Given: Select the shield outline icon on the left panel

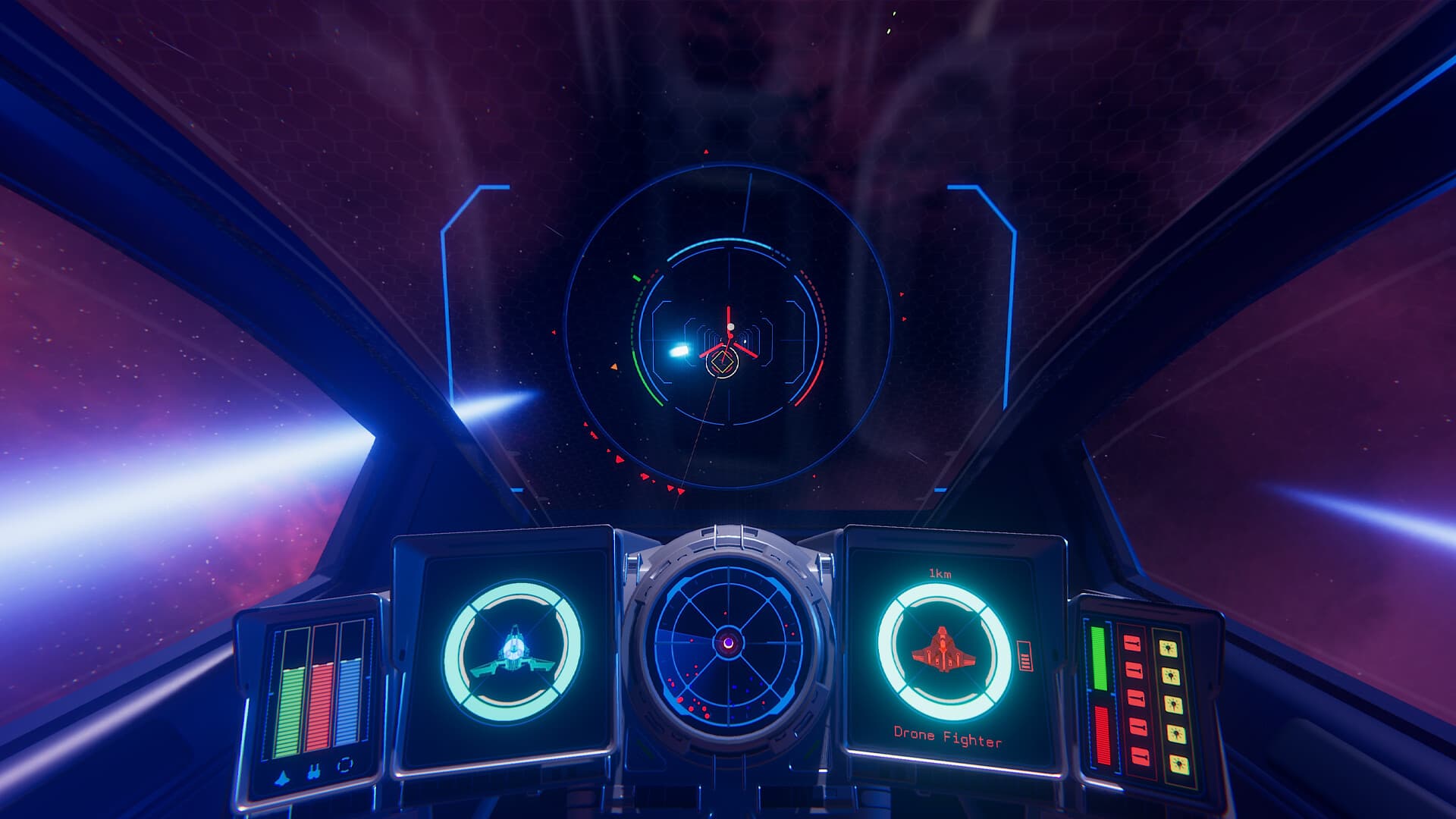Looking at the screenshot, I should tap(347, 766).
